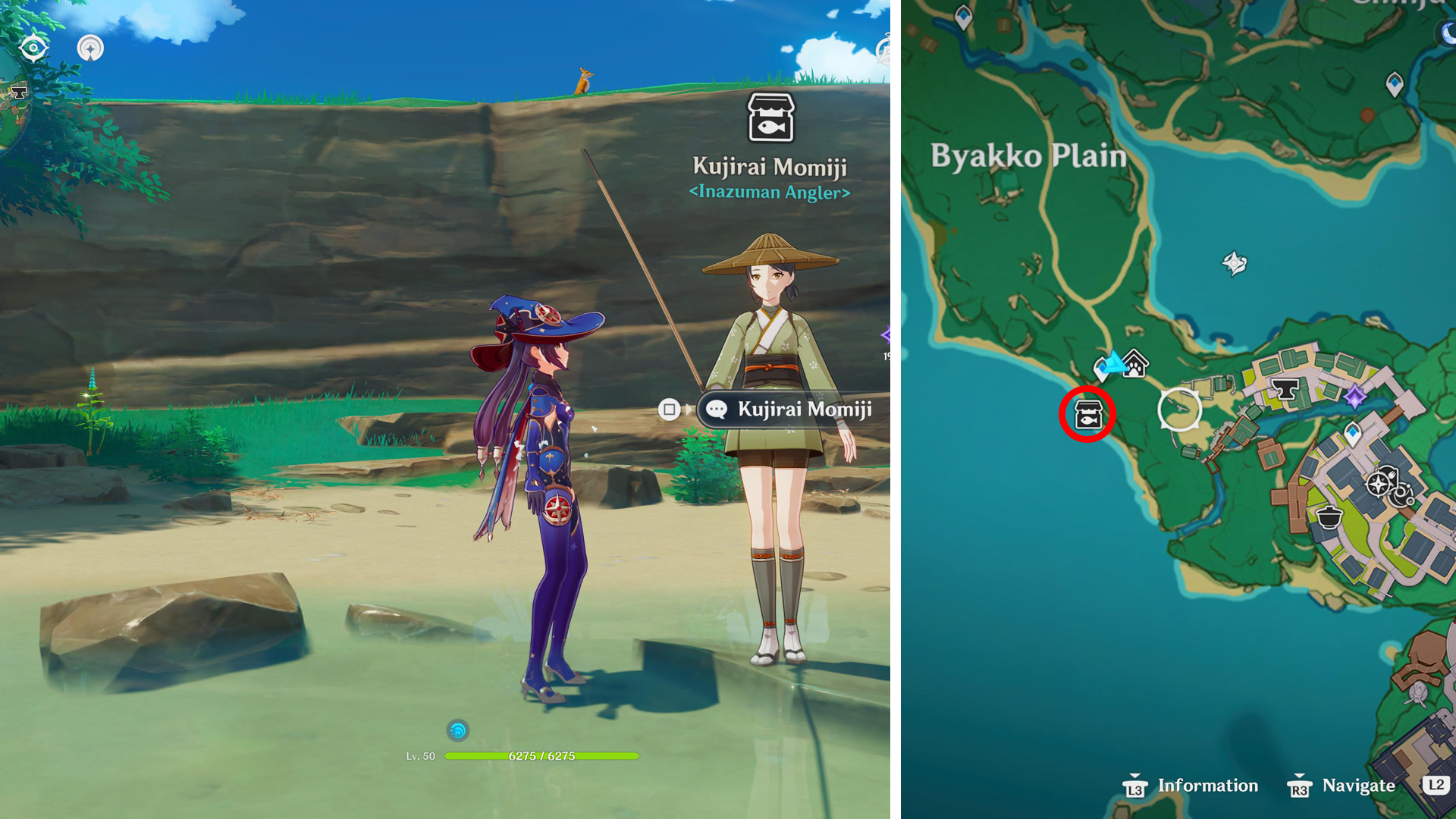
Task: Click the waypoint tracker icon beside elemental sight
Action: tap(90, 47)
